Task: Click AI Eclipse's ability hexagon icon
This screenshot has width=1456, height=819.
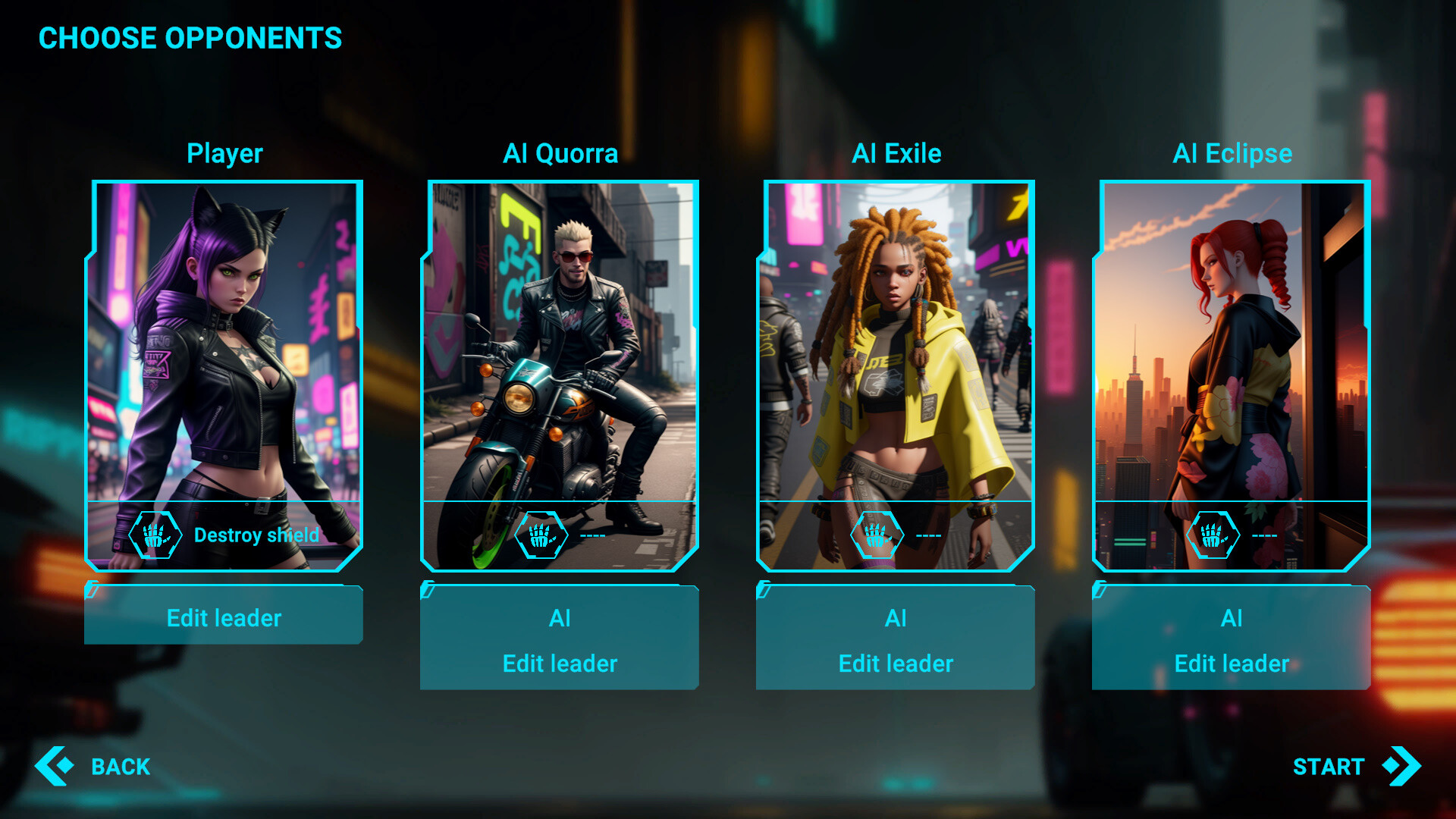Action: 1213,534
